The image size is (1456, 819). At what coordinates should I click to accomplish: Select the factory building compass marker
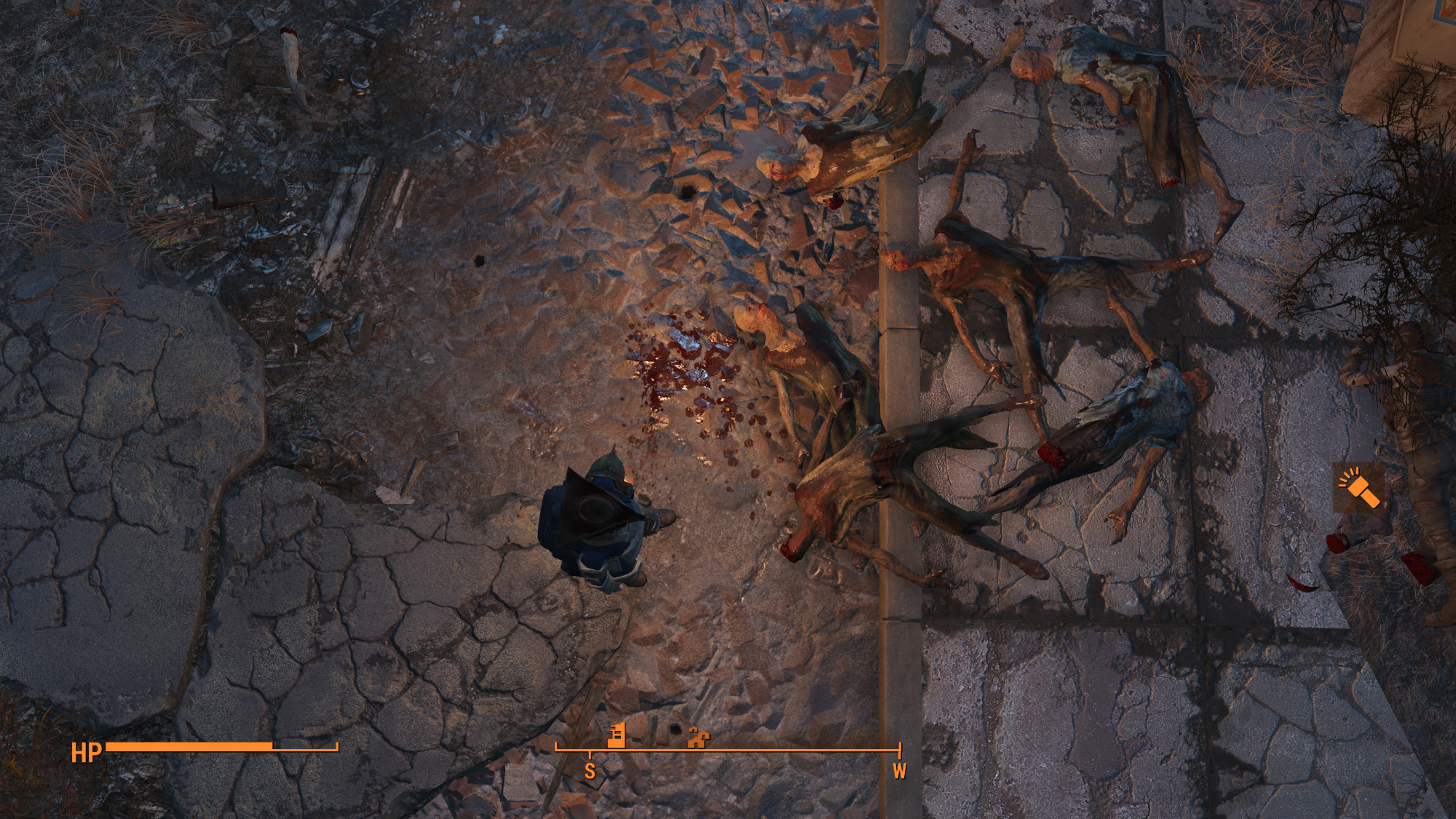[617, 735]
